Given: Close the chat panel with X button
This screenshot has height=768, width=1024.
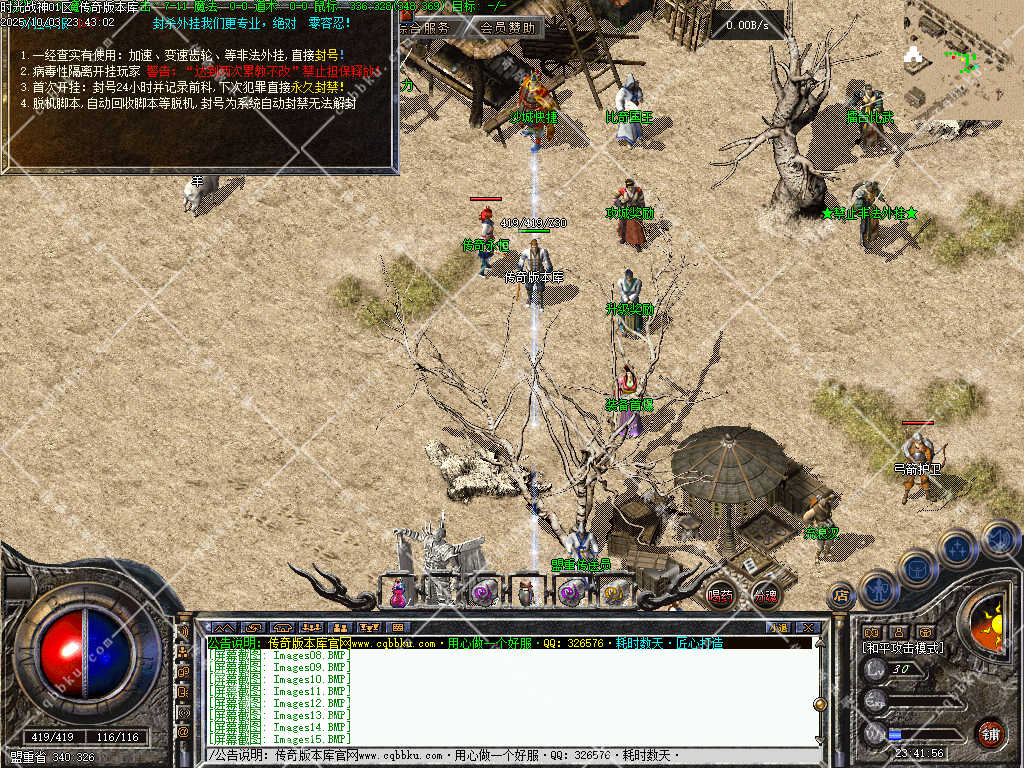Looking at the screenshot, I should (x=809, y=627).
